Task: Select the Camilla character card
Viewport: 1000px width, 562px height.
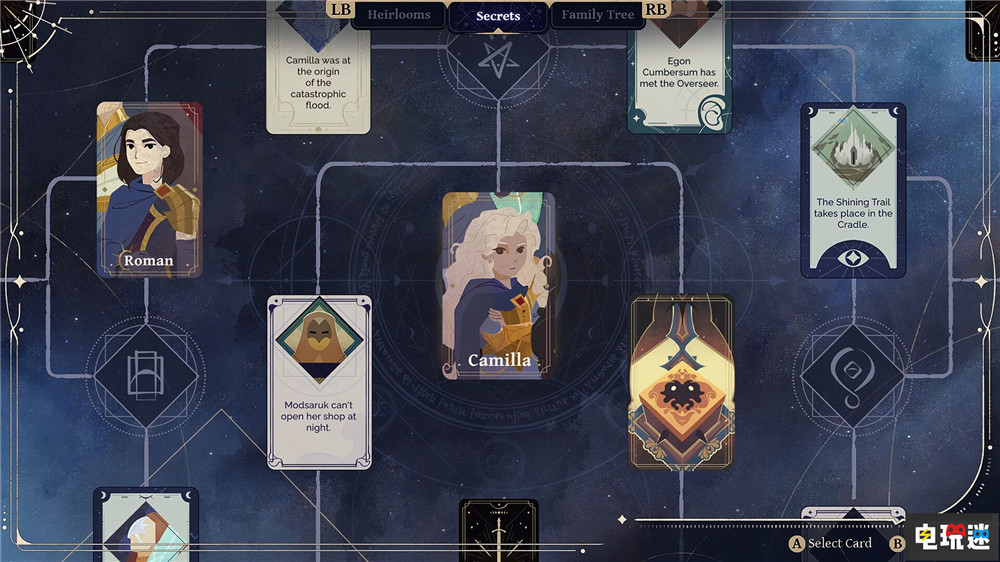Action: tap(498, 286)
